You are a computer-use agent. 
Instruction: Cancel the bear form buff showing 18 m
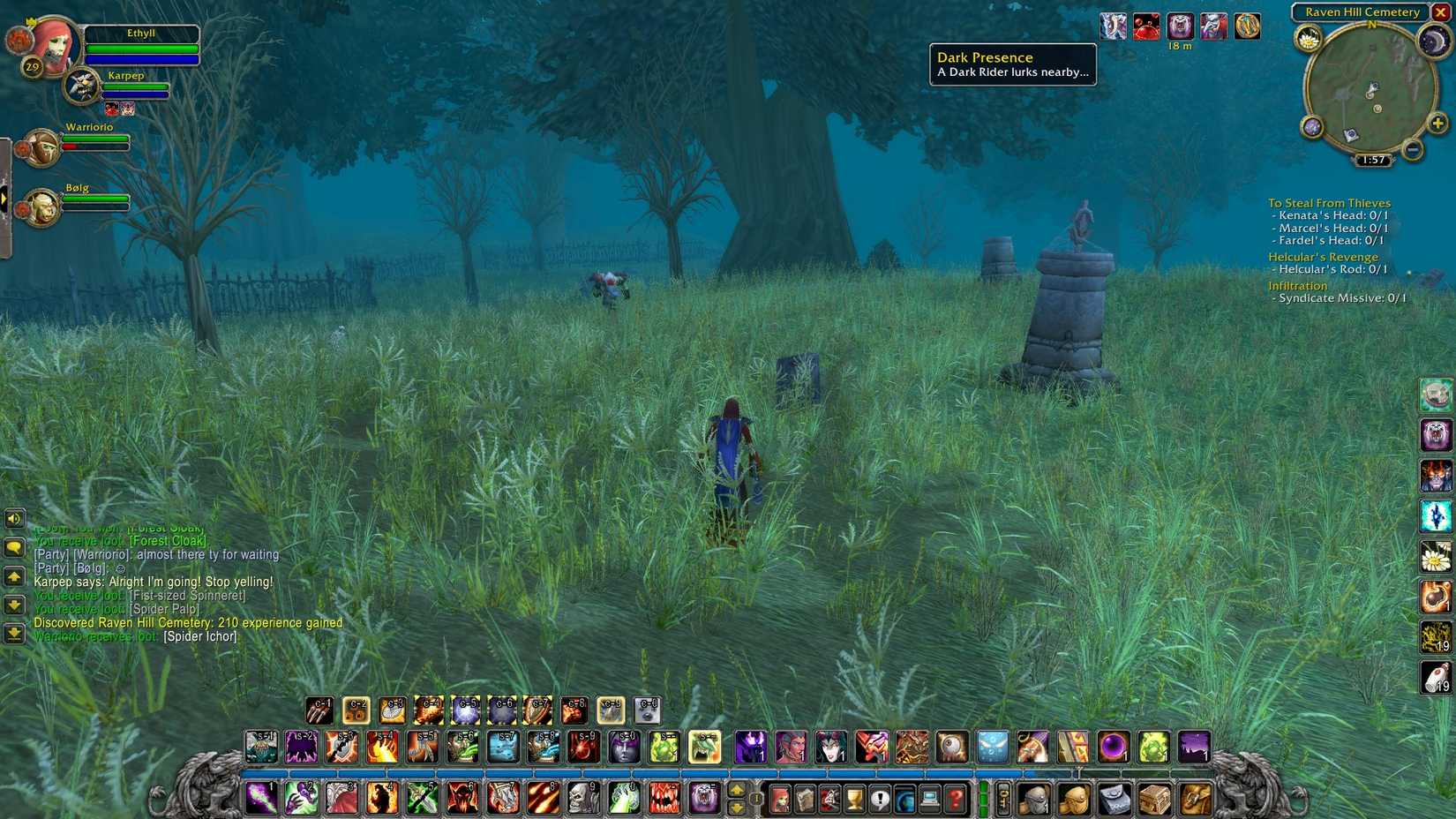coord(1180,26)
